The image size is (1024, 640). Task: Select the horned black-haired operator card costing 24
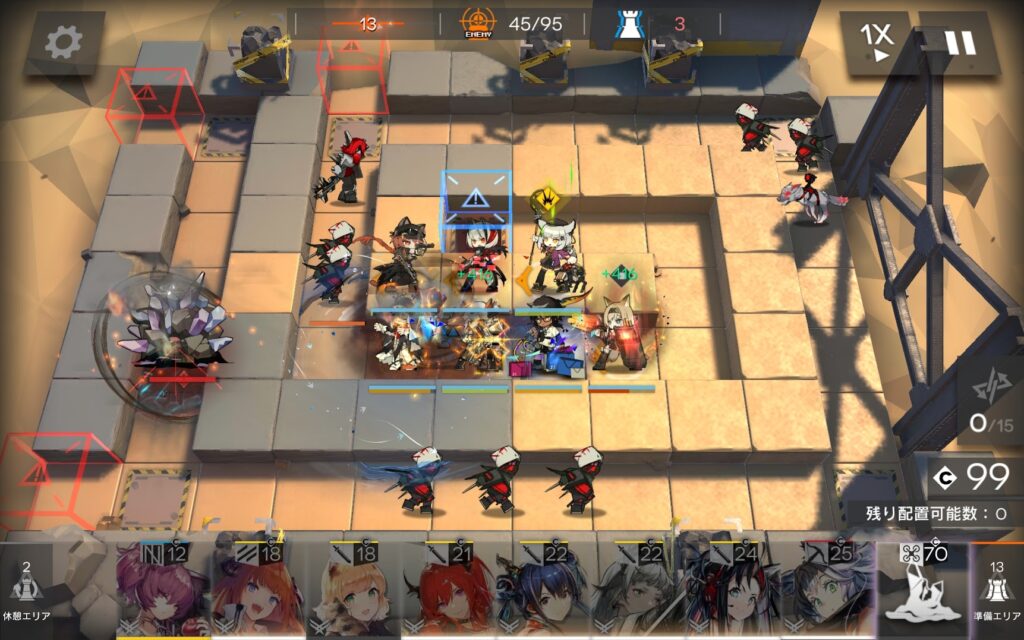click(733, 592)
